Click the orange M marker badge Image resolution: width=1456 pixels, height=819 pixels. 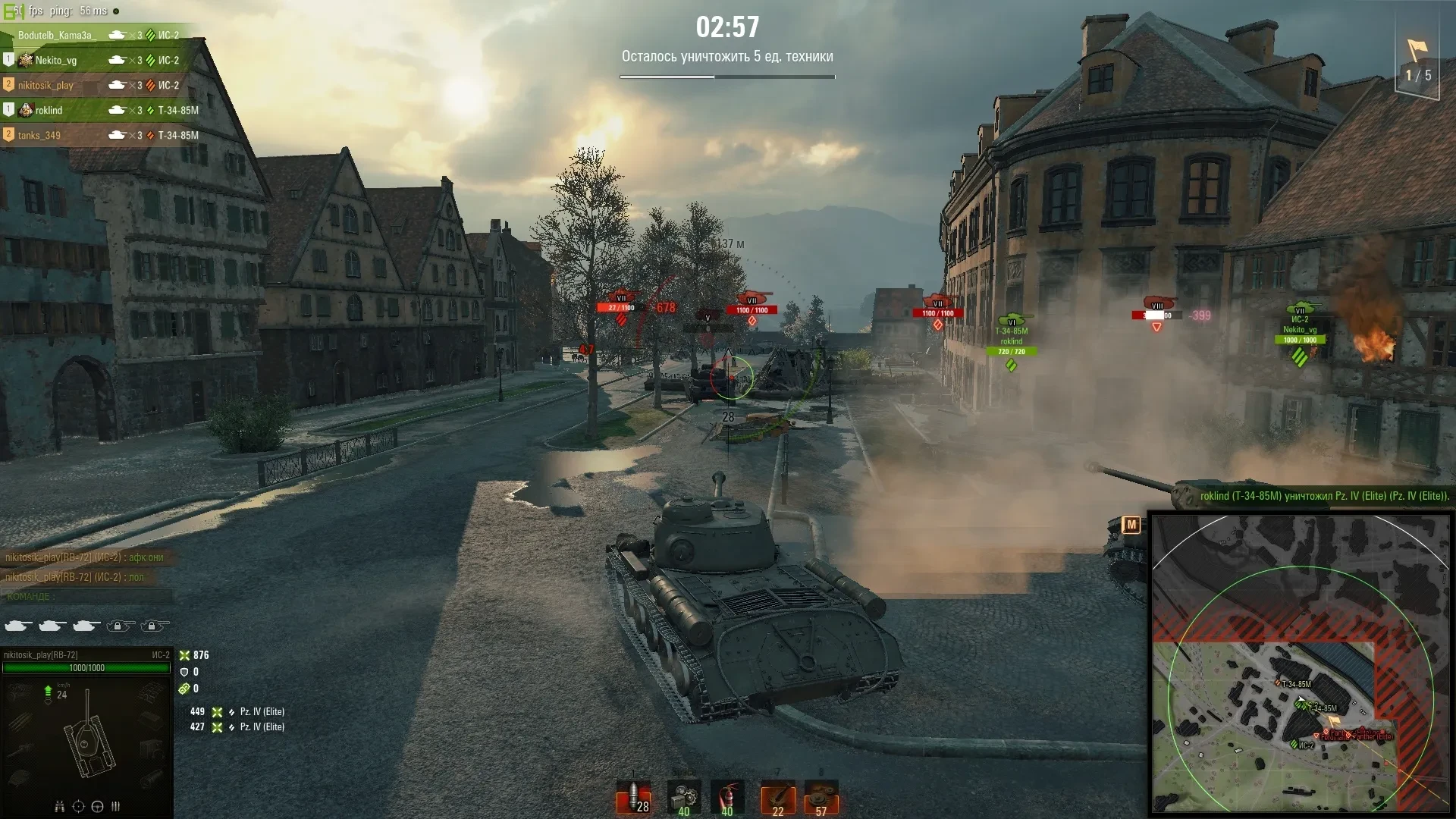coord(1131,525)
